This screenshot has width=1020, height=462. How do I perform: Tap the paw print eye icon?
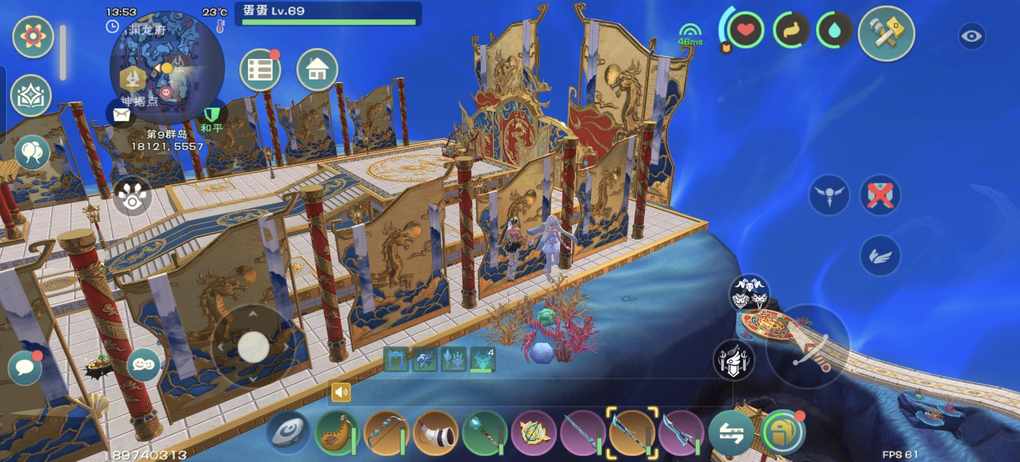133,196
